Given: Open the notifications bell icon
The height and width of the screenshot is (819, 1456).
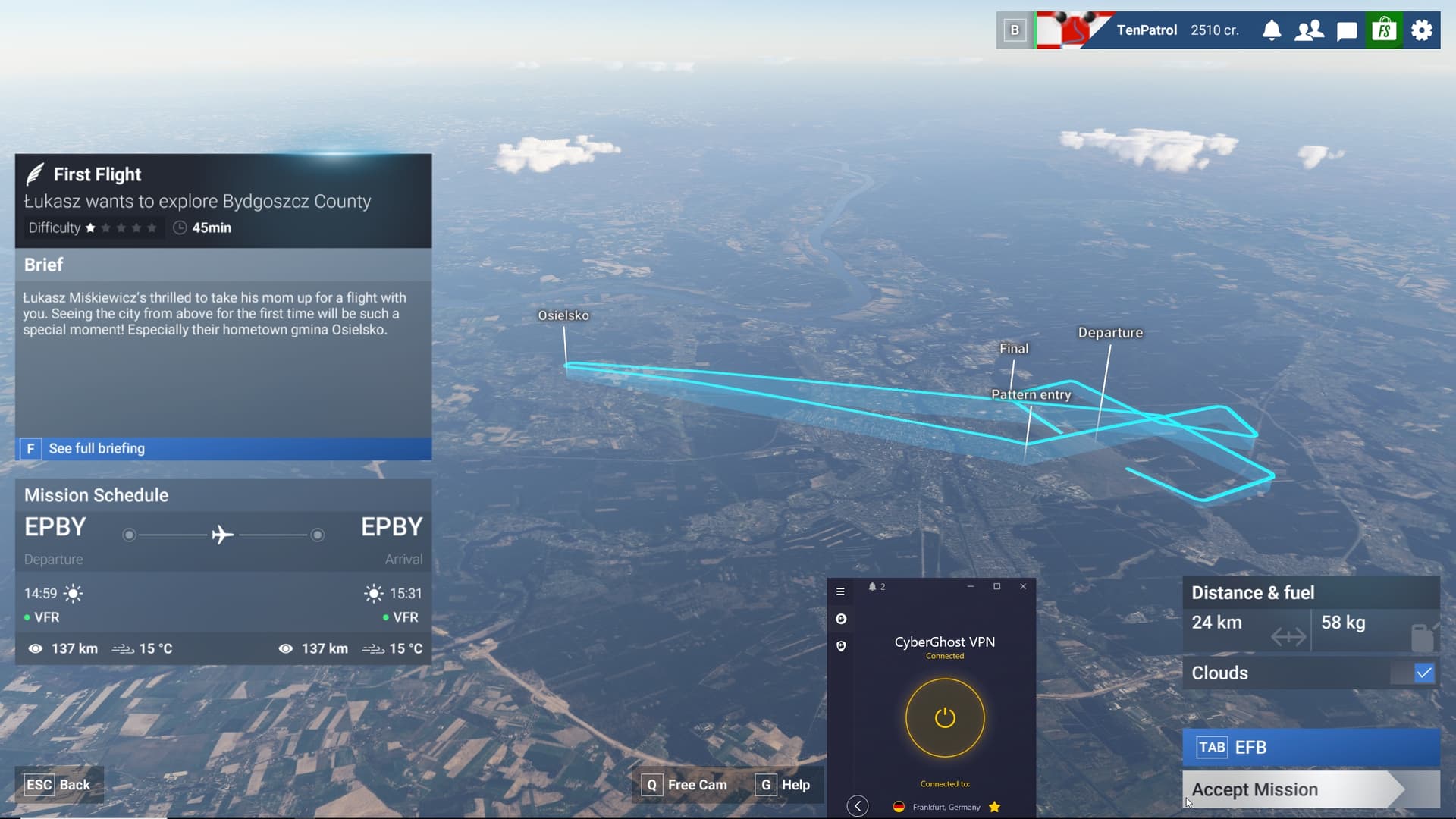Looking at the screenshot, I should 1272,30.
